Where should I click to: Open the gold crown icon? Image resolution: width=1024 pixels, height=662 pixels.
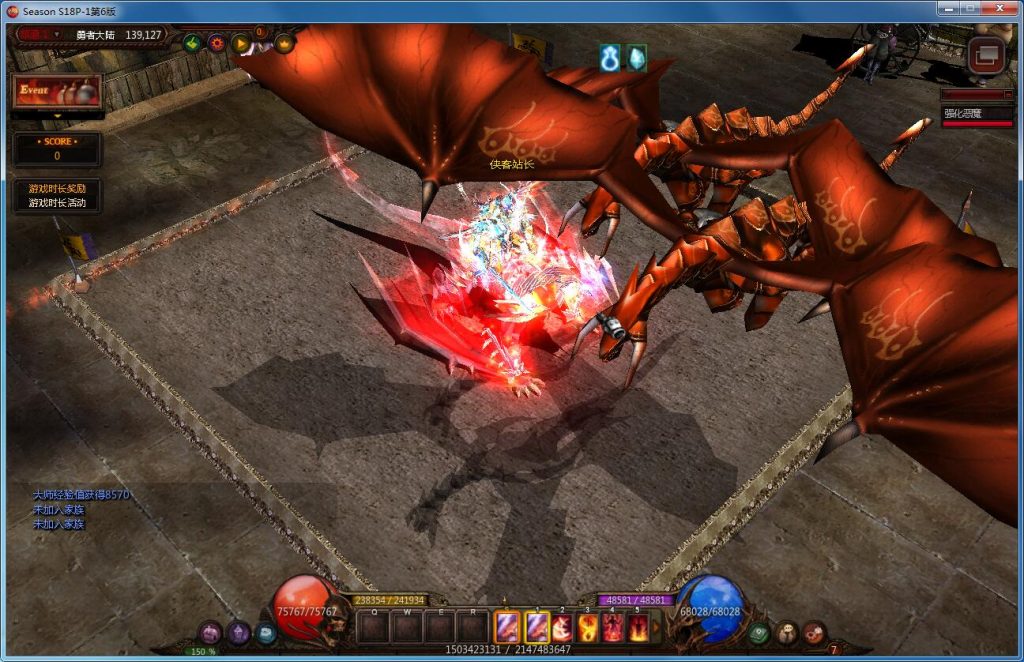pos(284,43)
